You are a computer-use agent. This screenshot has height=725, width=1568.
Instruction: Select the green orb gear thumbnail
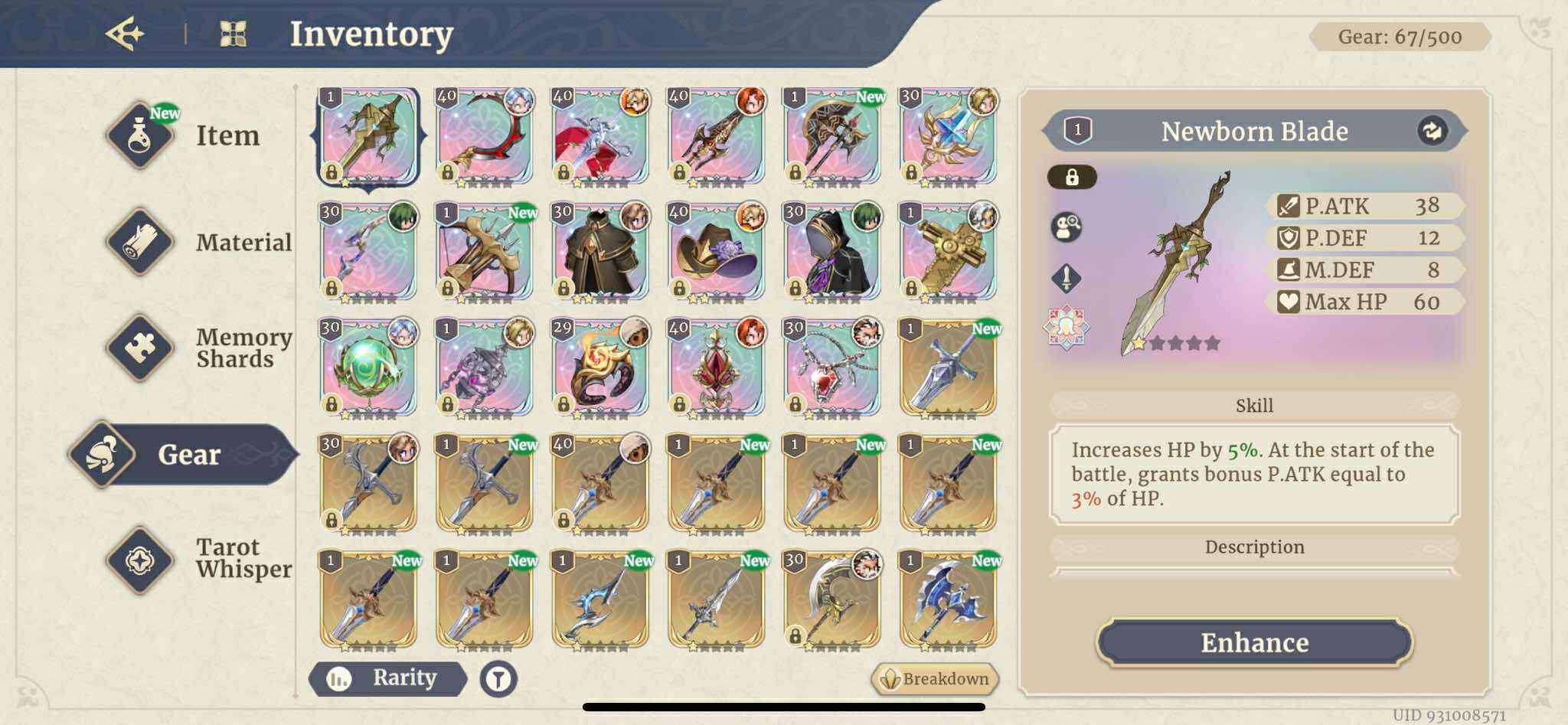pyautogui.click(x=370, y=367)
